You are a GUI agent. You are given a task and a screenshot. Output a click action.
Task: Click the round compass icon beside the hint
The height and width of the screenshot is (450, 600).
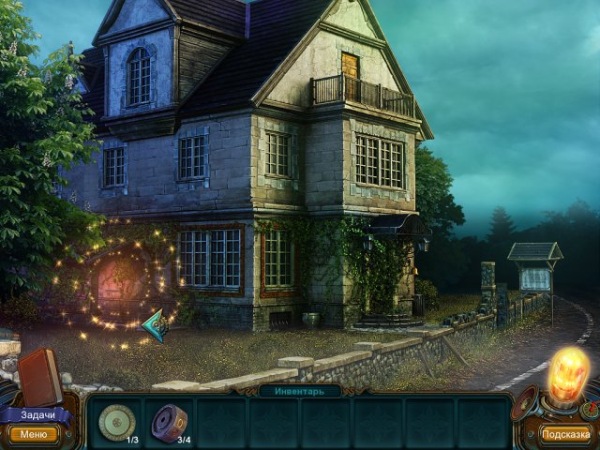click(x=589, y=409)
